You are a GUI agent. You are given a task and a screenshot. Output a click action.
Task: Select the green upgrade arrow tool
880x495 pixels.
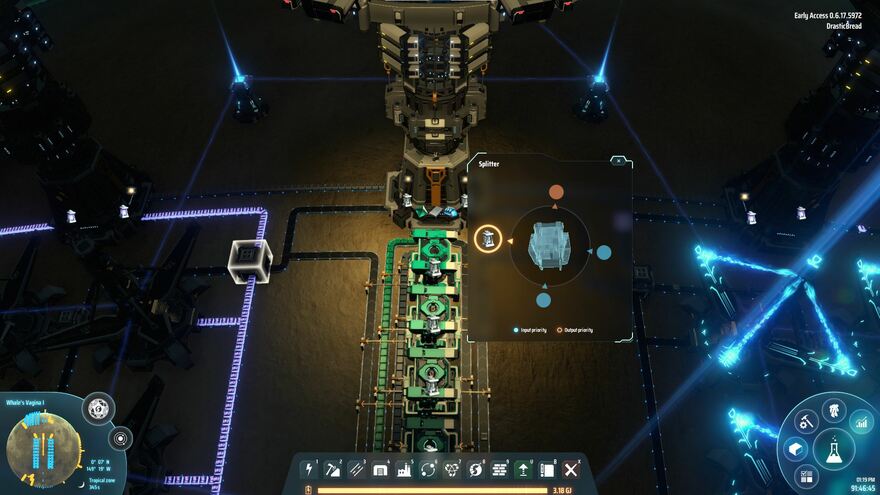[524, 469]
